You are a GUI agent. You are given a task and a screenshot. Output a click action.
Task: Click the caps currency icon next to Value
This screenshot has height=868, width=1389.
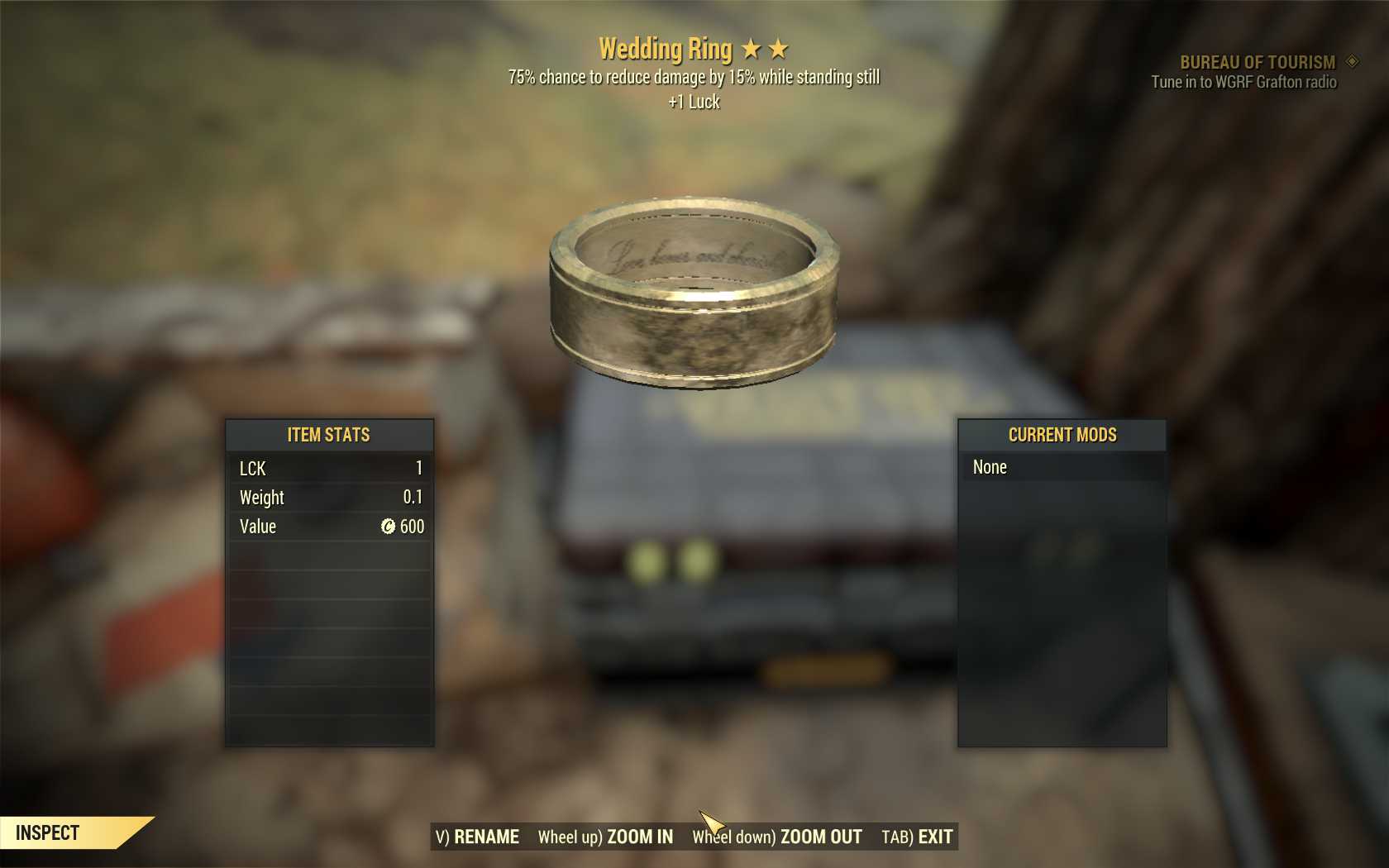click(x=385, y=527)
